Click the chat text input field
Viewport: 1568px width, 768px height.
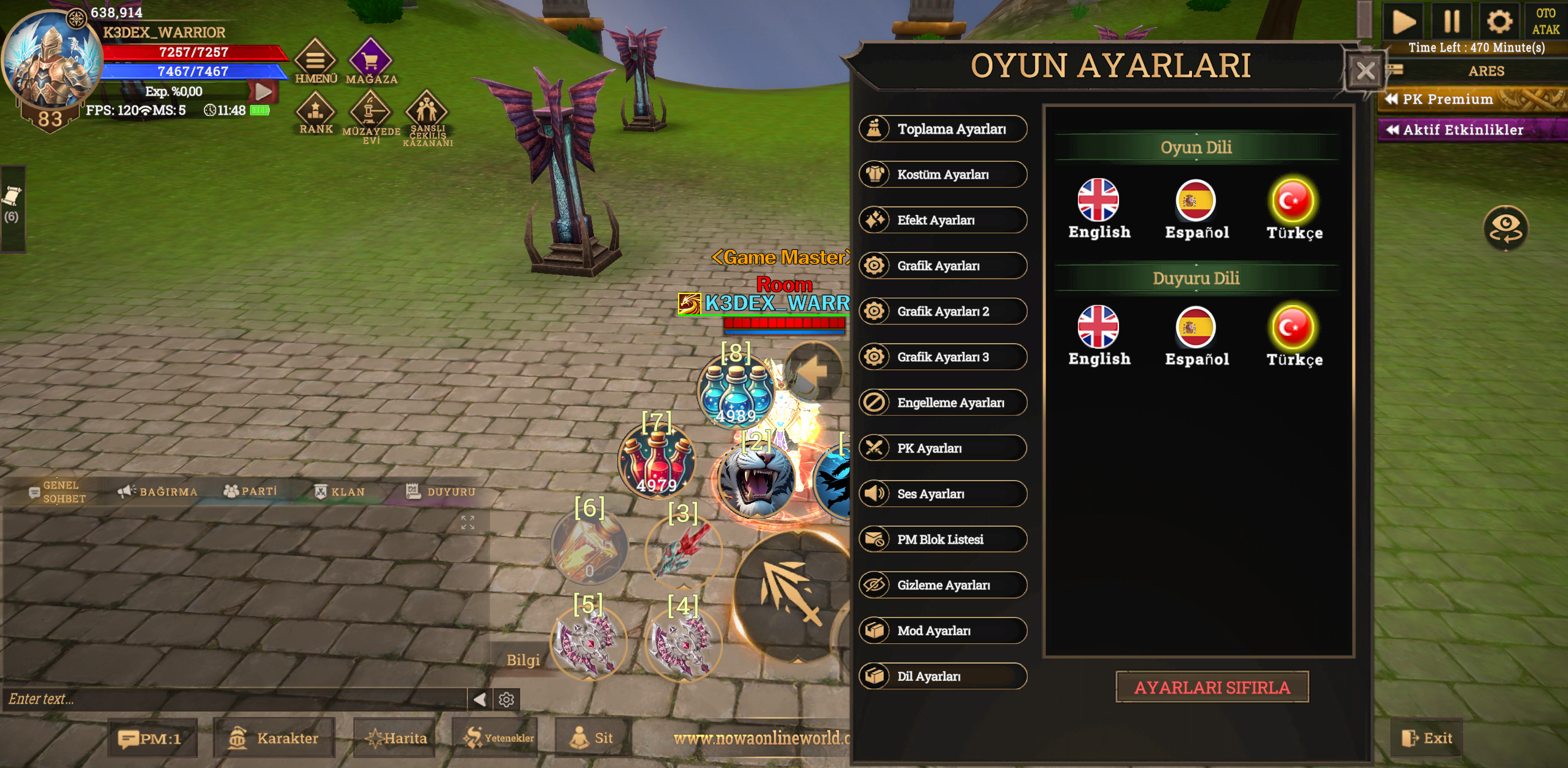click(233, 699)
